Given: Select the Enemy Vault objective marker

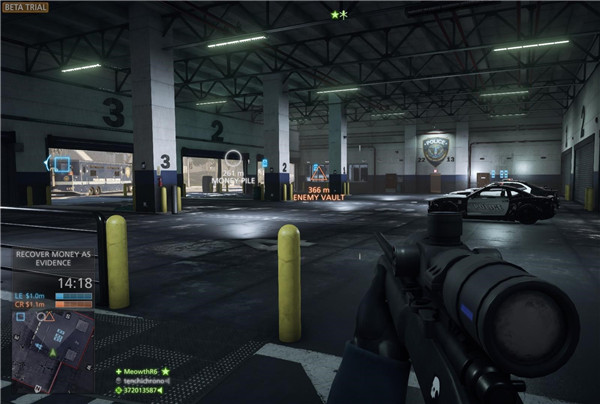Looking at the screenshot, I should (319, 171).
